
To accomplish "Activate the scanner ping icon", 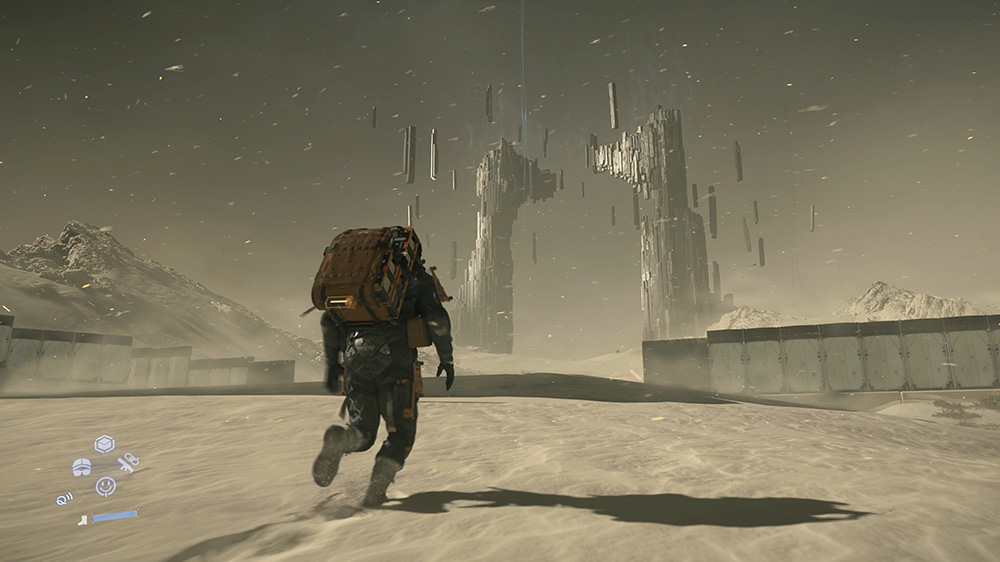I will pos(65,497).
